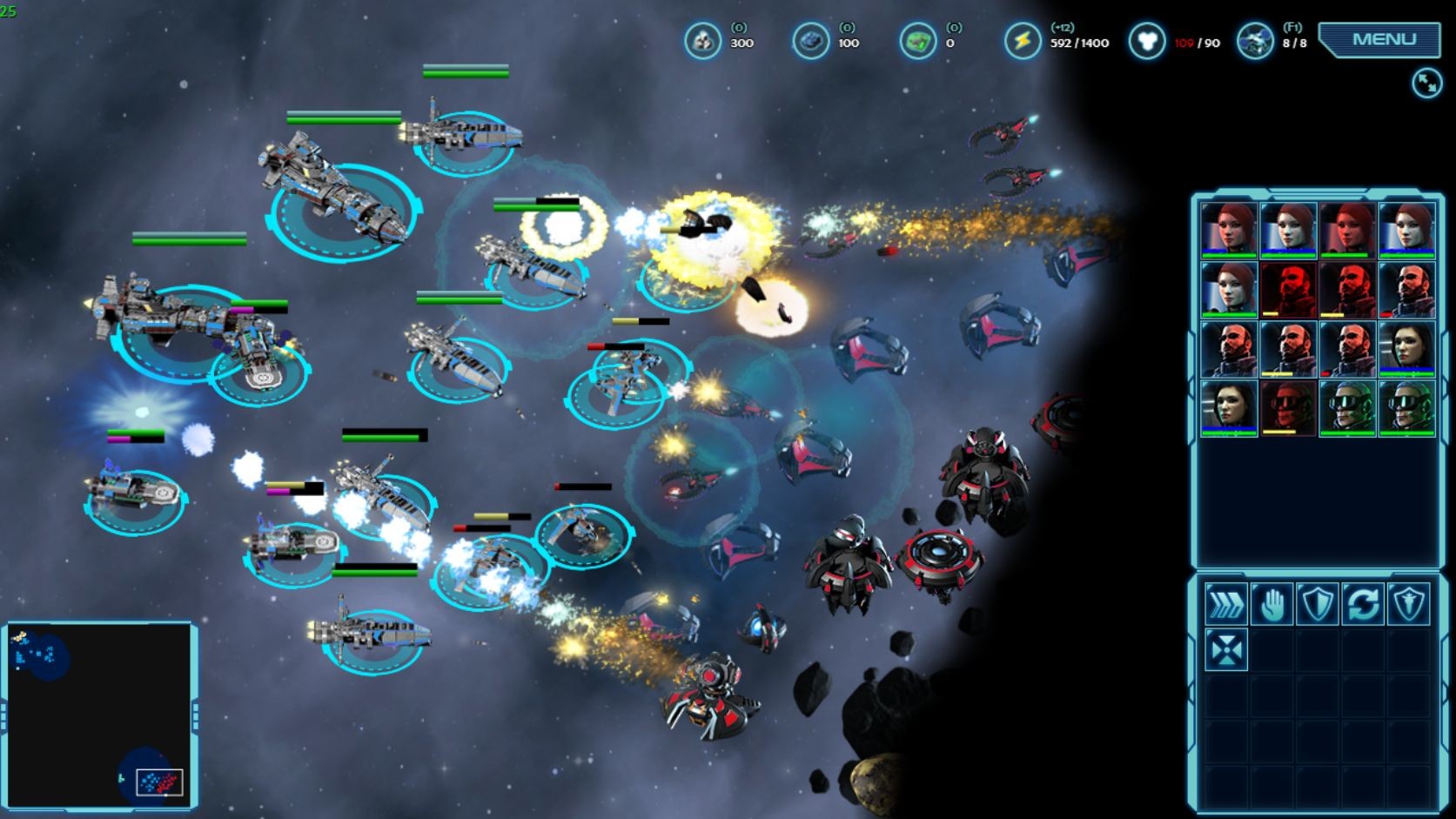Viewport: 1456px width, 819px height.
Task: Select the red-tinted goggled pilot portrait
Action: coord(1288,408)
